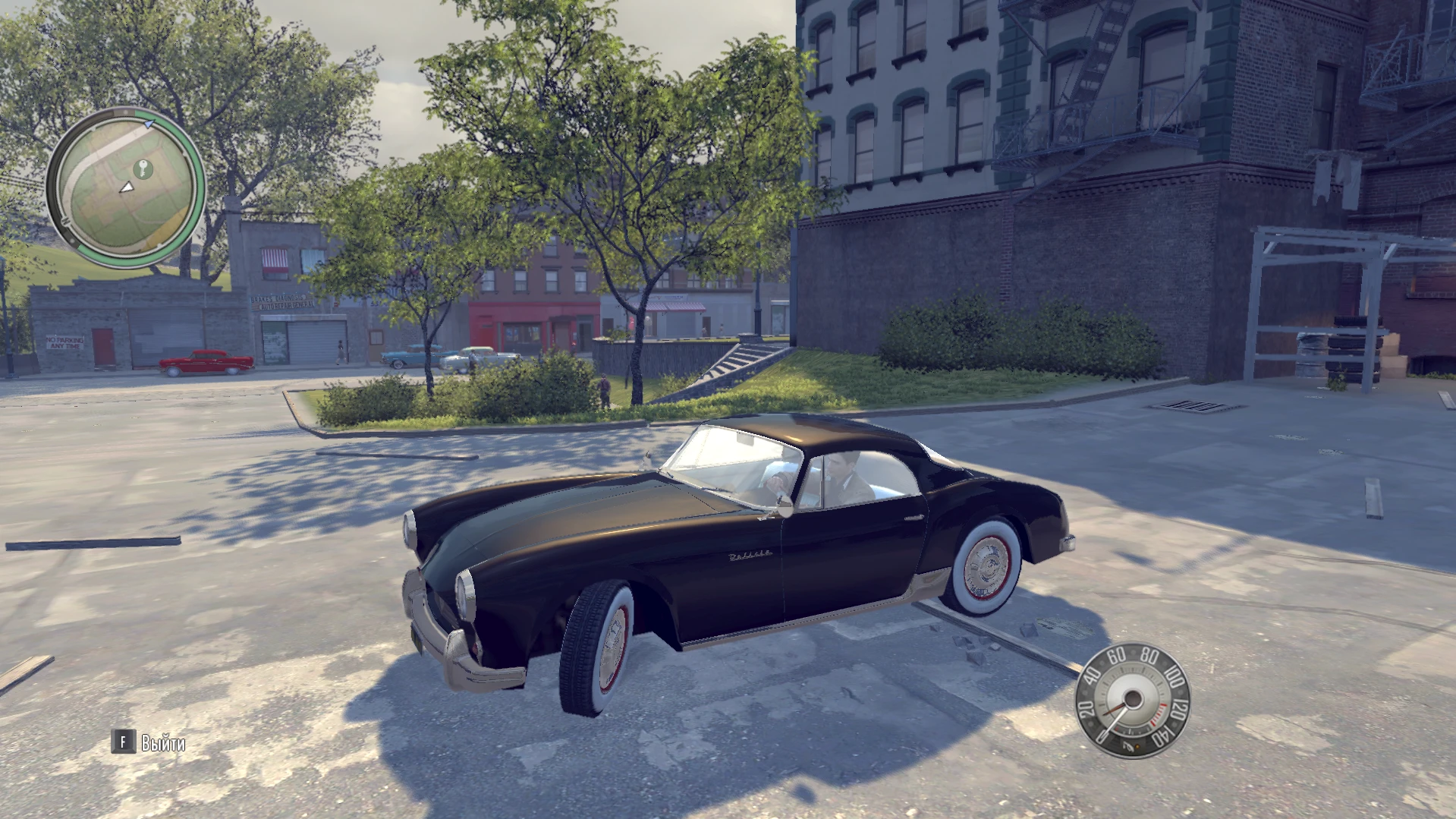Select the white player arrow marker on minimap
1456x819 pixels.
[x=128, y=187]
